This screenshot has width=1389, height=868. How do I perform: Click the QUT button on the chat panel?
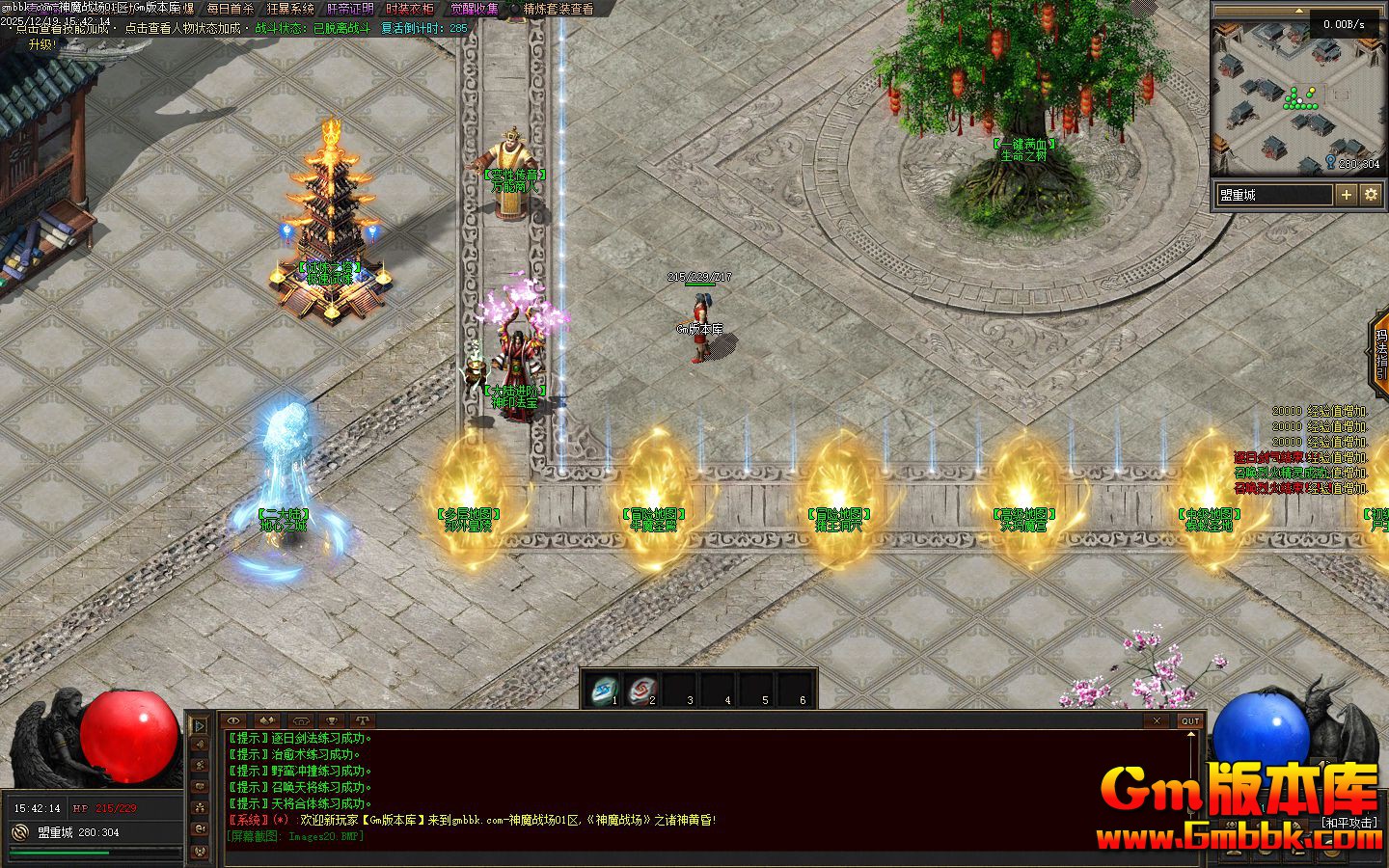[1190, 720]
